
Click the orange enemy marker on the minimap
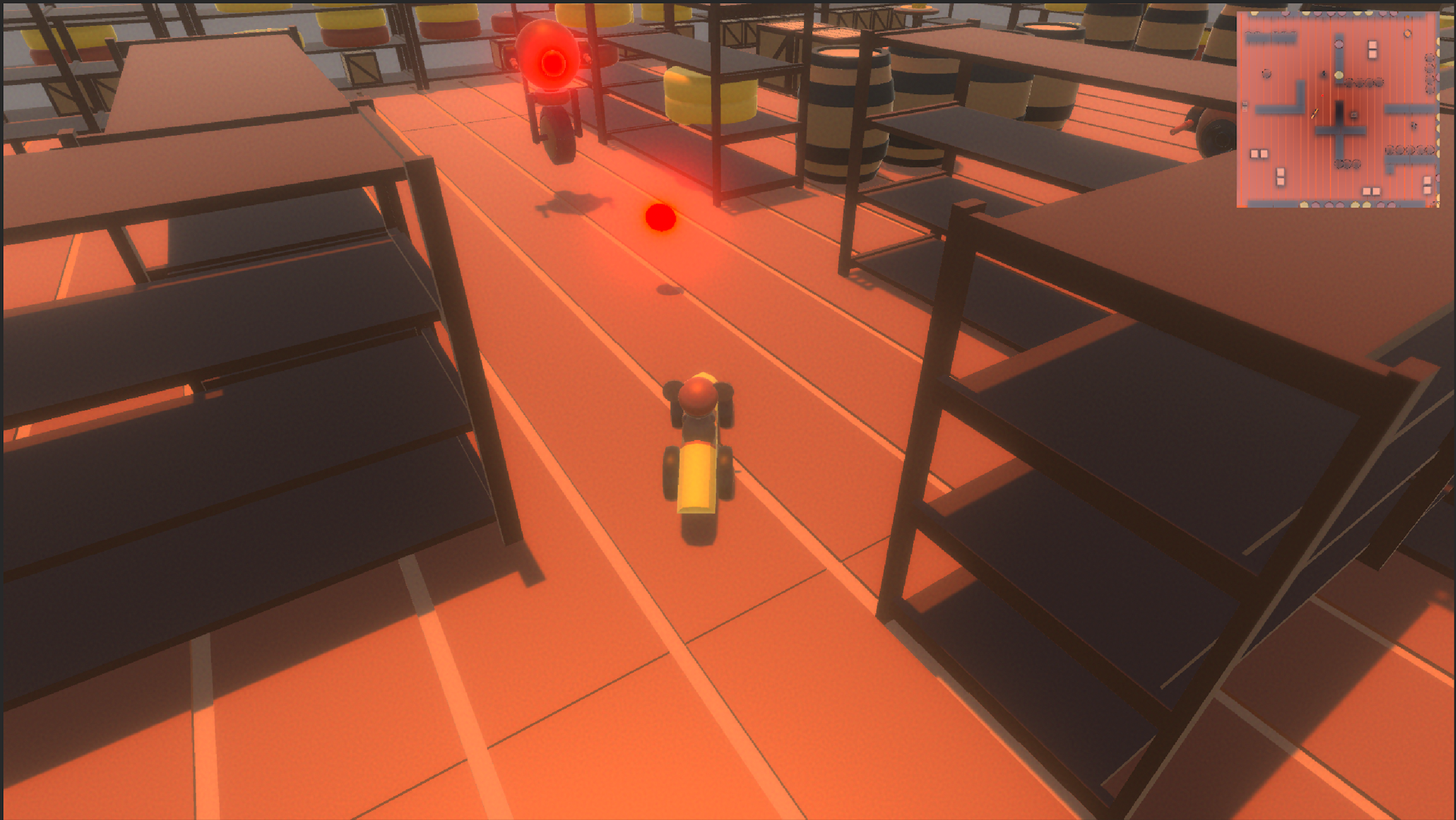coord(1408,34)
